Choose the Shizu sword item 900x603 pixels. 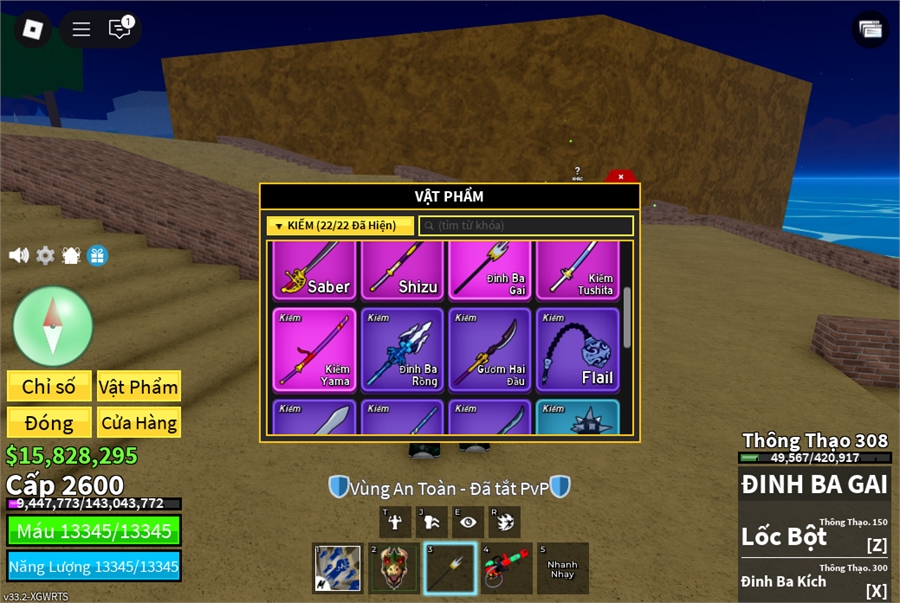tap(402, 270)
